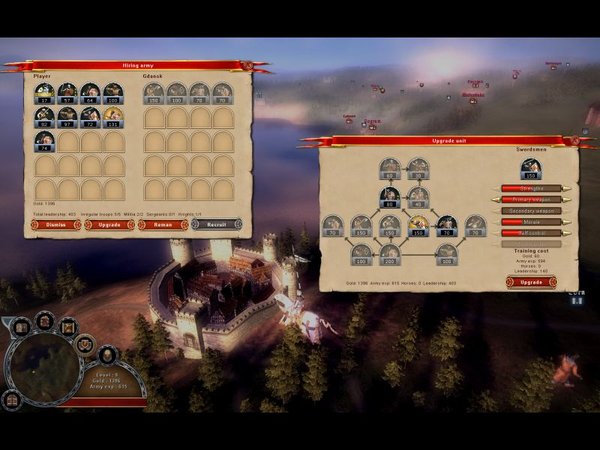This screenshot has width=600, height=450.
Task: Open Upgrade from the Hiring army panel
Action: [109, 224]
